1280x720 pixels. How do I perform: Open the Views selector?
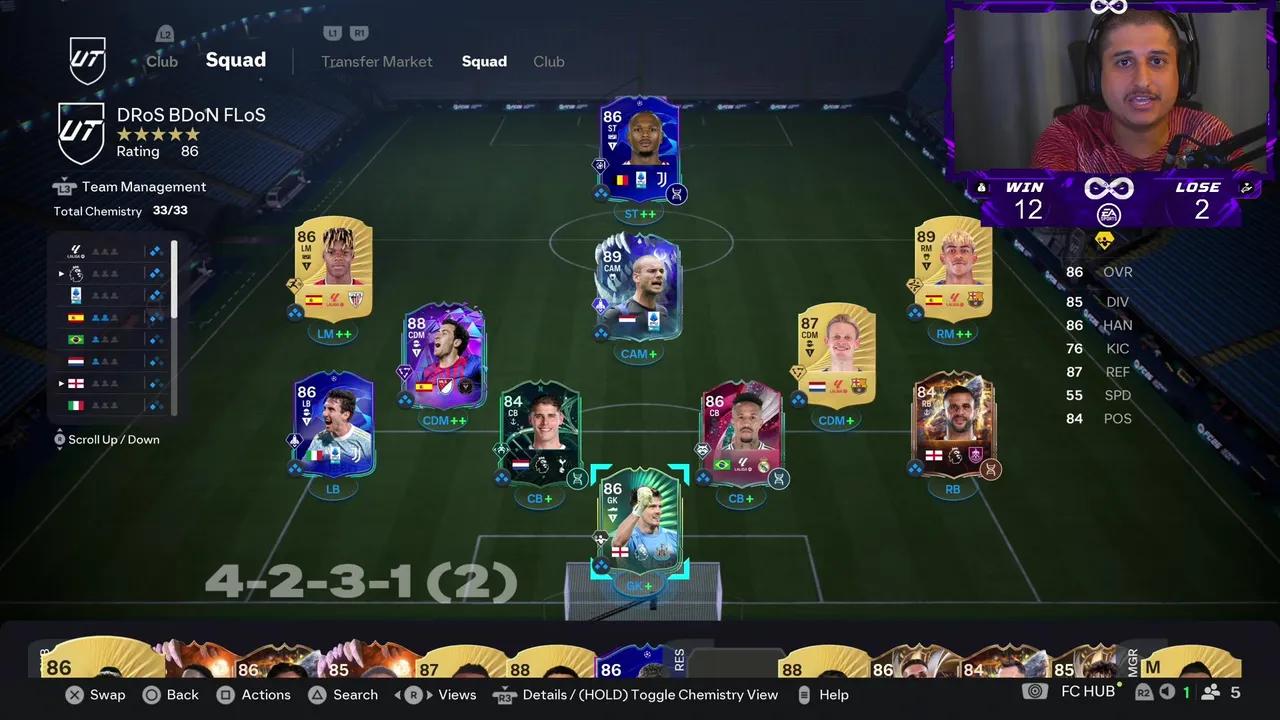coord(456,694)
